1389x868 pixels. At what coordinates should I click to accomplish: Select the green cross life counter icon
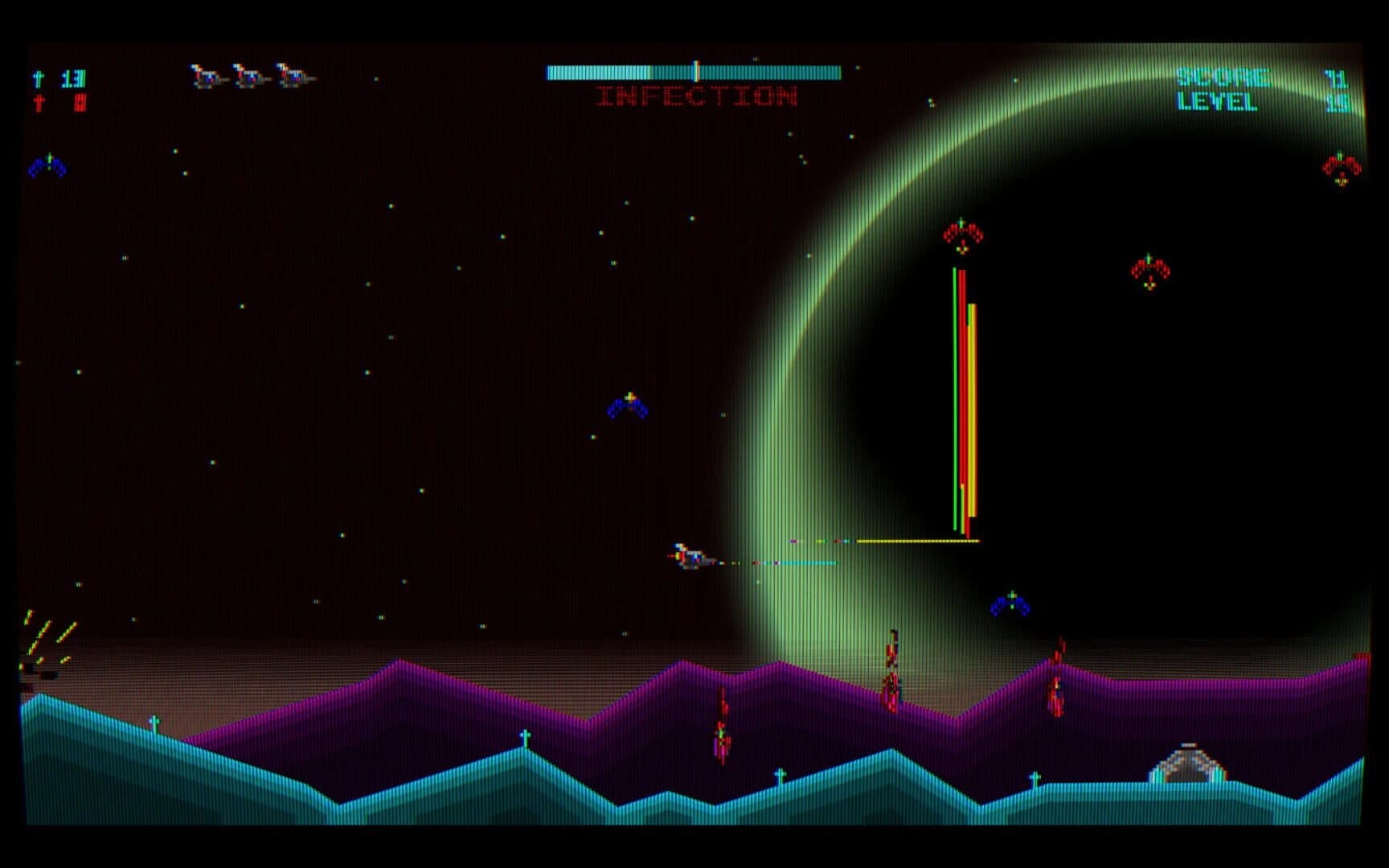coord(37,79)
